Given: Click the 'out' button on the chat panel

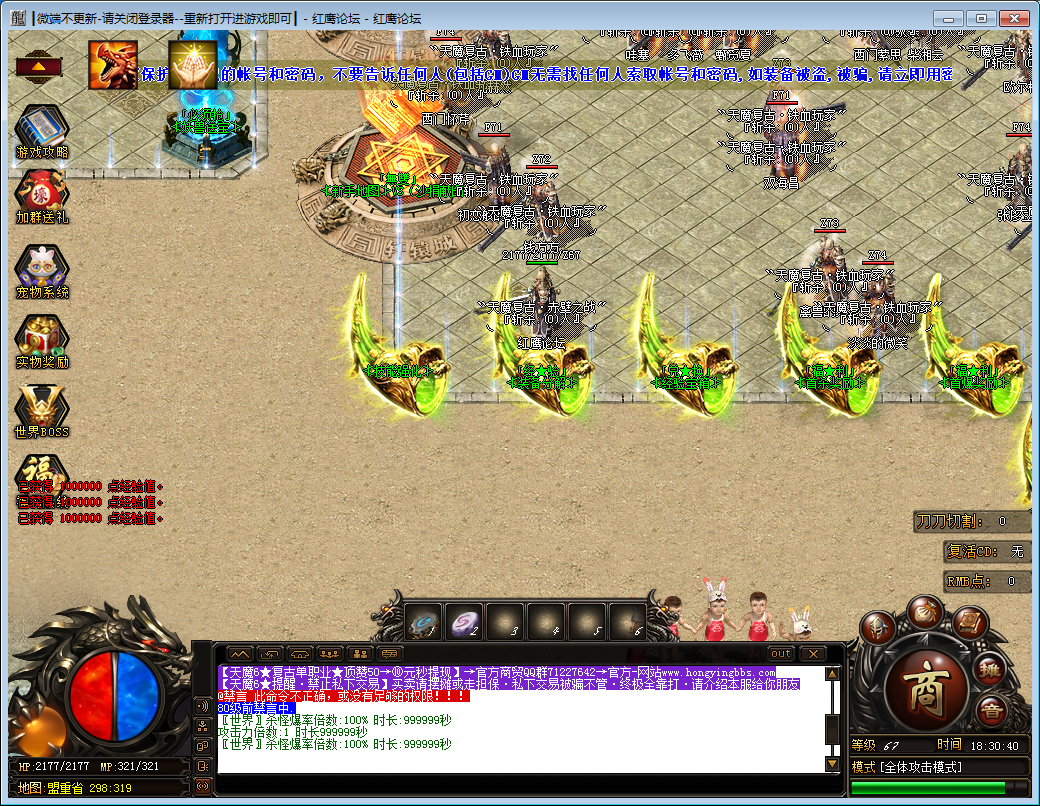Looking at the screenshot, I should coord(781,653).
